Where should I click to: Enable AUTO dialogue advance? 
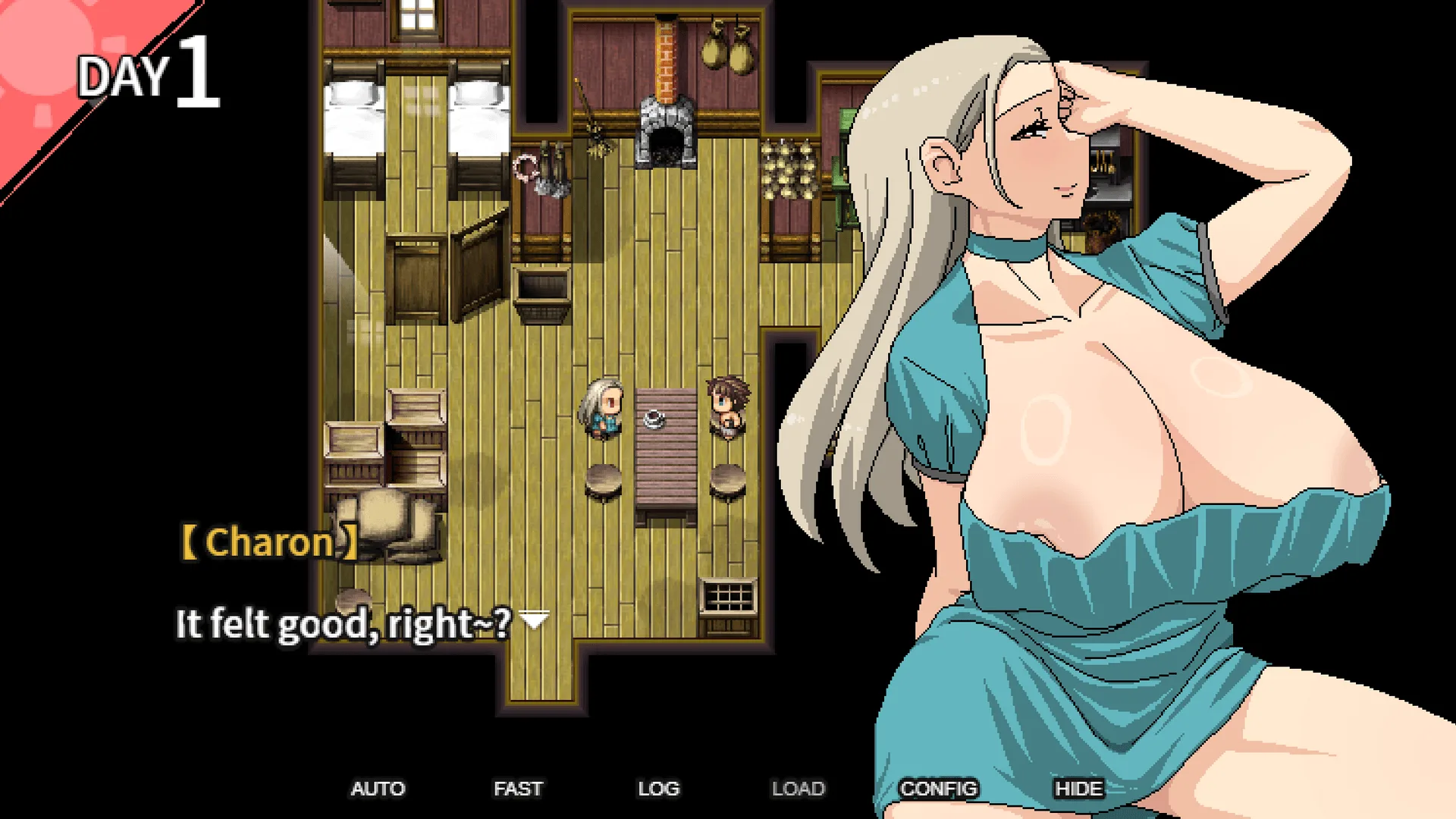(x=378, y=789)
